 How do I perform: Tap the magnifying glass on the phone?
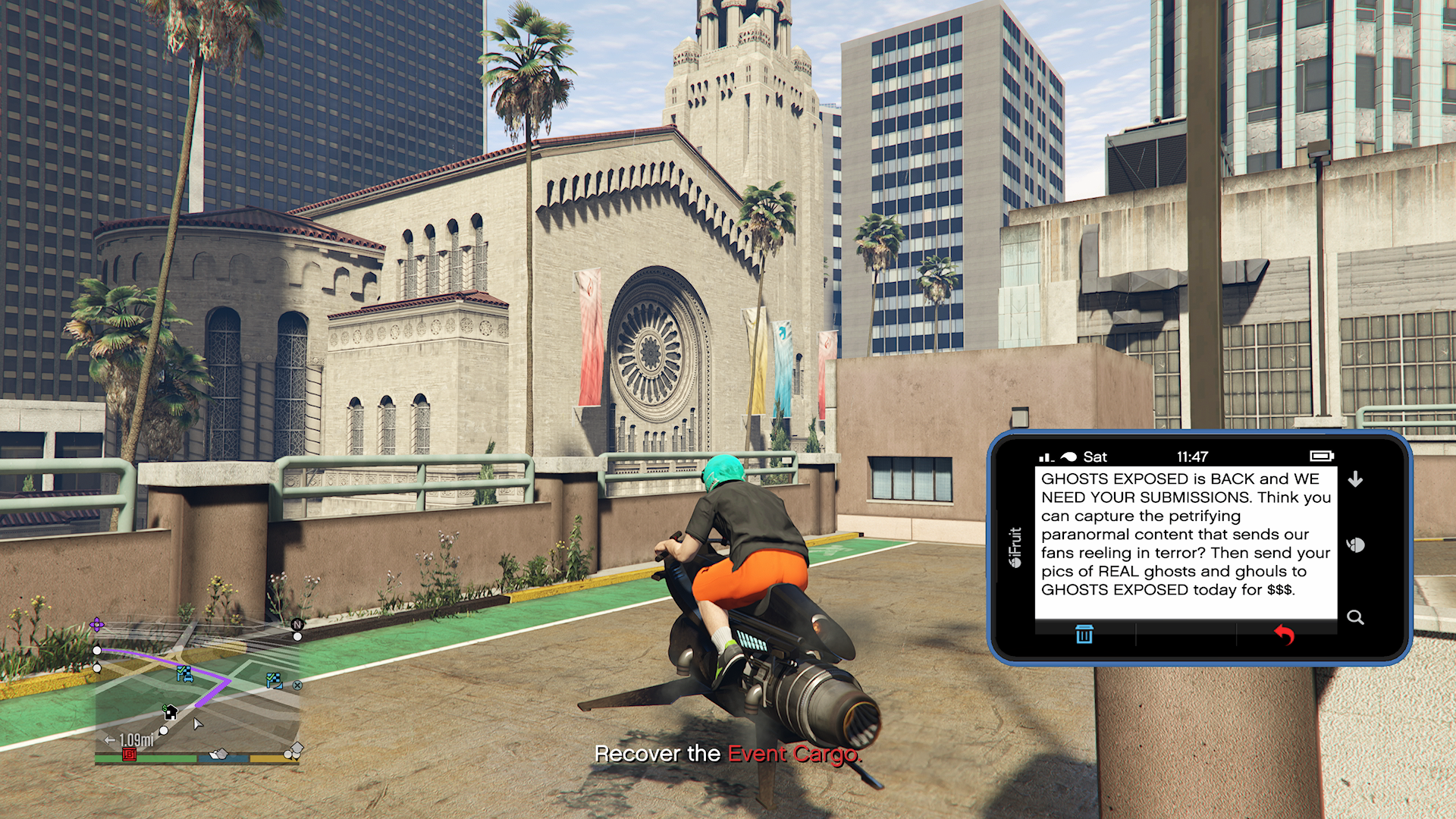coord(1355,617)
